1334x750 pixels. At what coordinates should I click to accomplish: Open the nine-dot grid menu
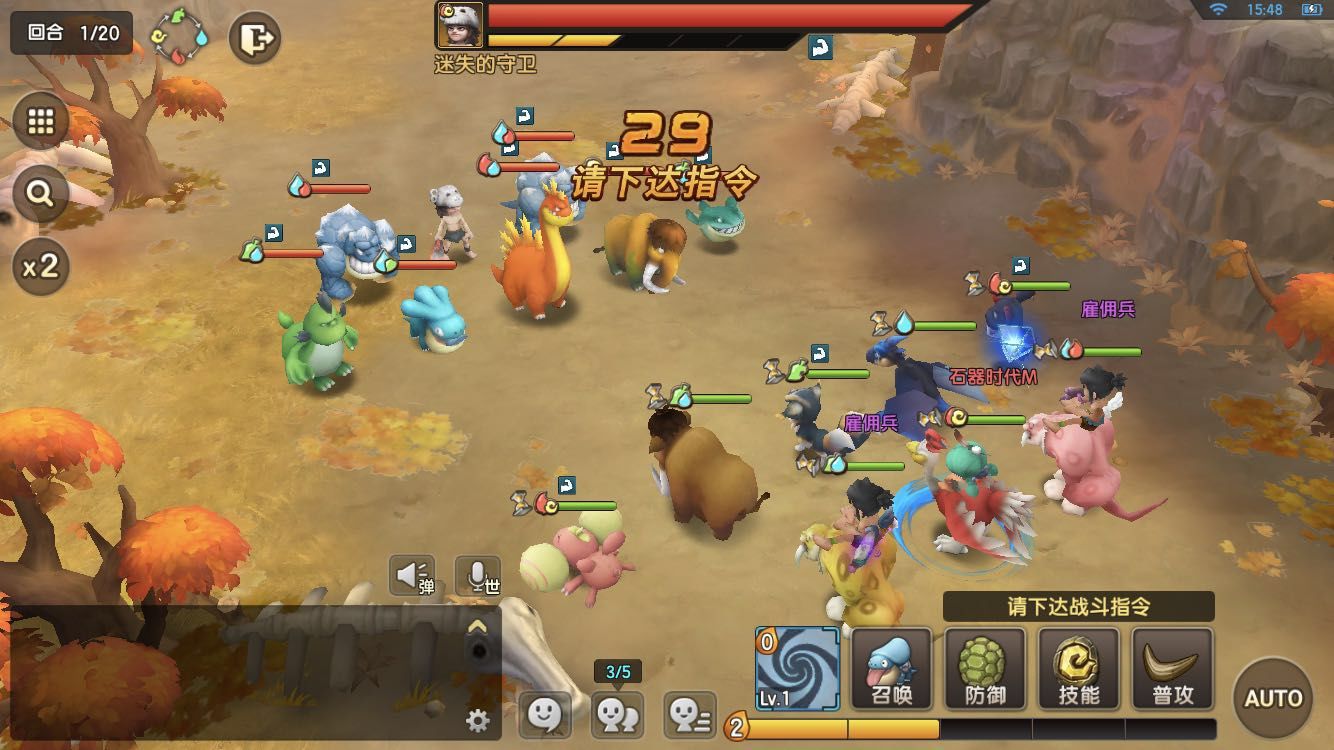pos(40,121)
